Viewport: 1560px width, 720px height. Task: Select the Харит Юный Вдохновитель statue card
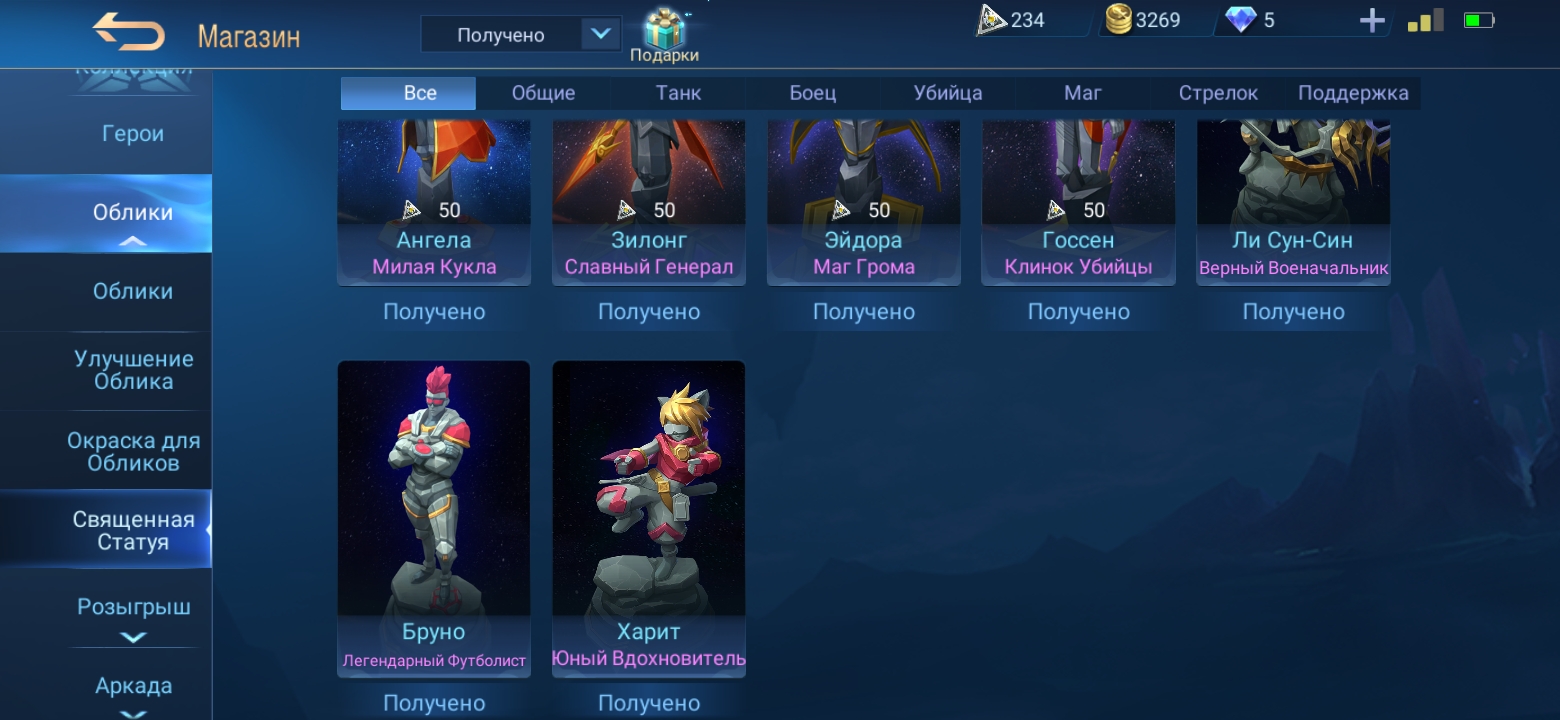pyautogui.click(x=649, y=515)
